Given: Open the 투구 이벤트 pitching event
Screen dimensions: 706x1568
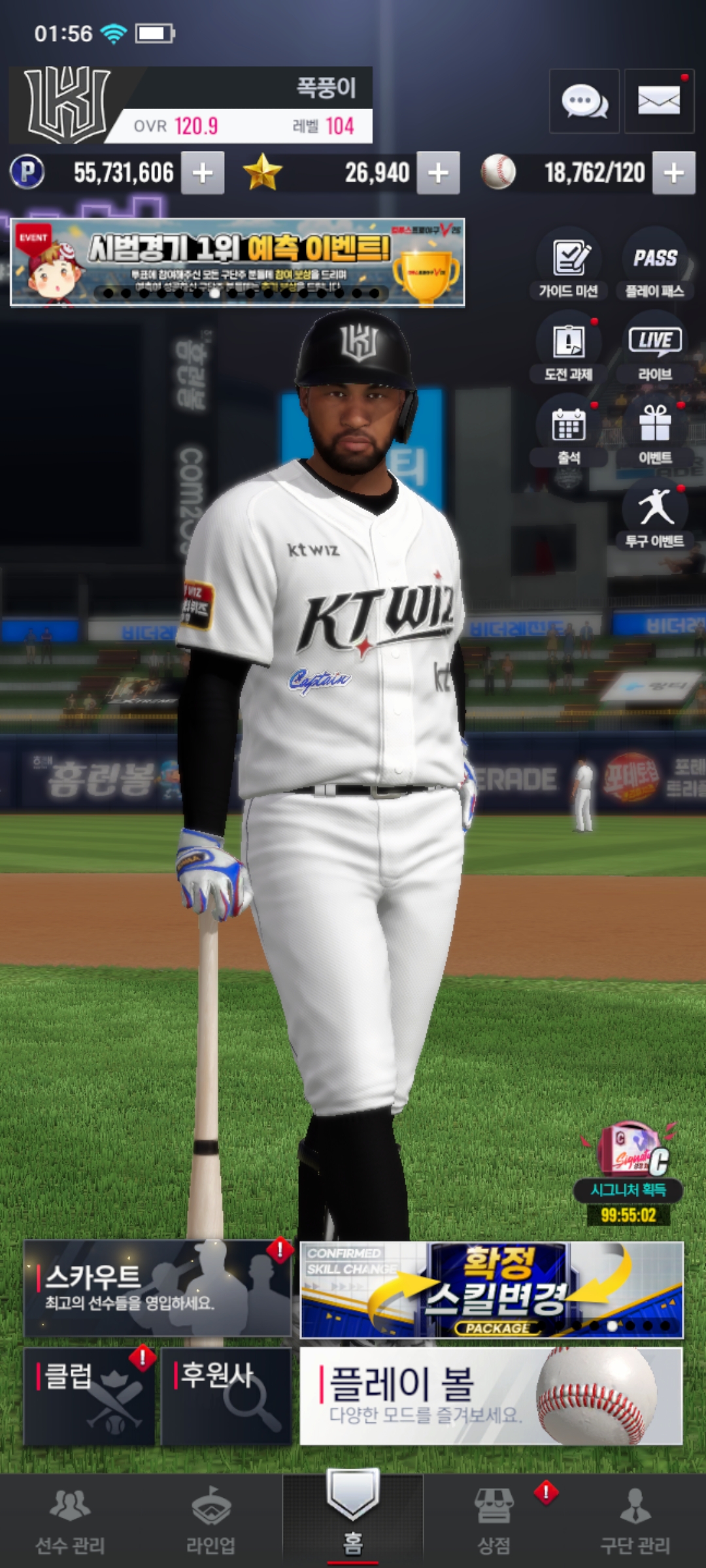Looking at the screenshot, I should 654,515.
